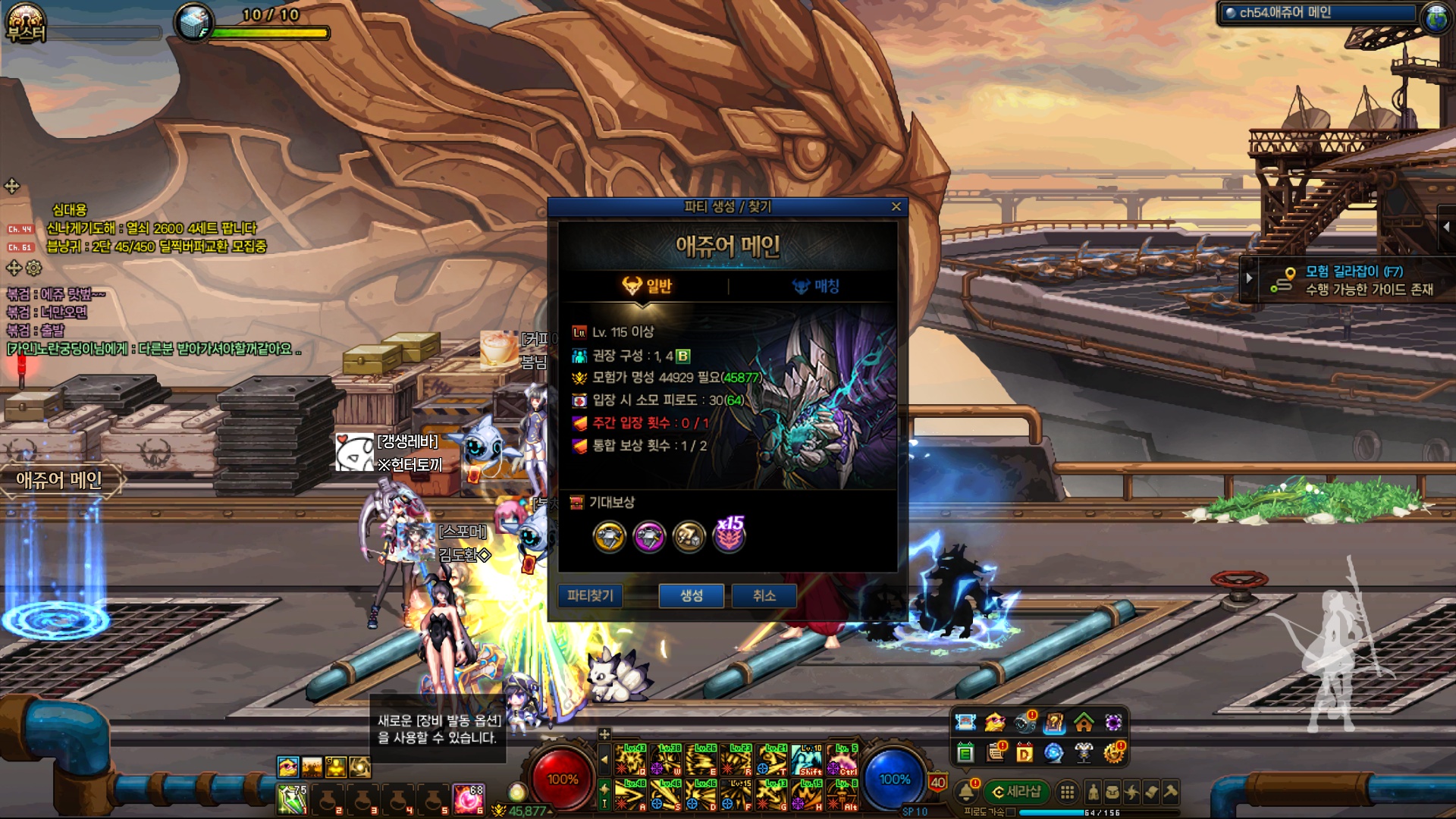Open the notification bell
Viewport: 1456px width, 819px height.
[966, 792]
